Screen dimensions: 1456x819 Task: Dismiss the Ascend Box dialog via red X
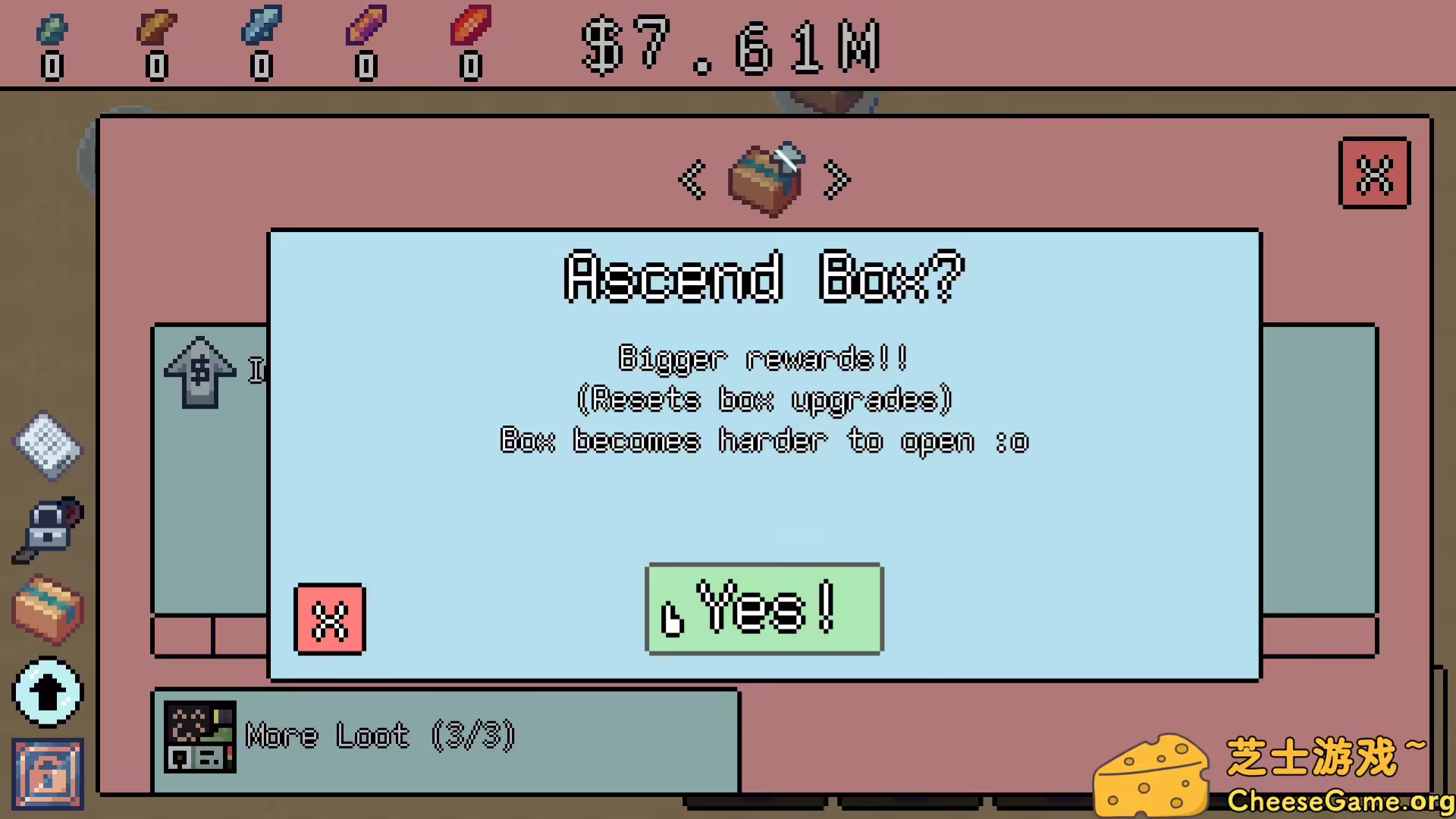329,618
